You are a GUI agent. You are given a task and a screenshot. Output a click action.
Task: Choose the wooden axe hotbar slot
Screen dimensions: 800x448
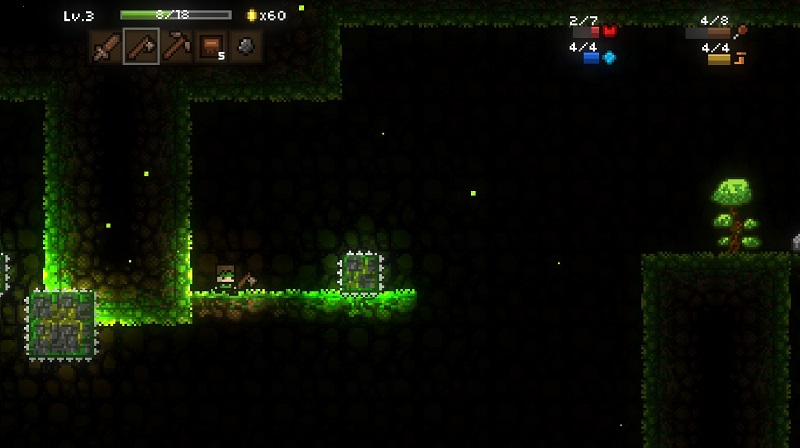tap(141, 46)
